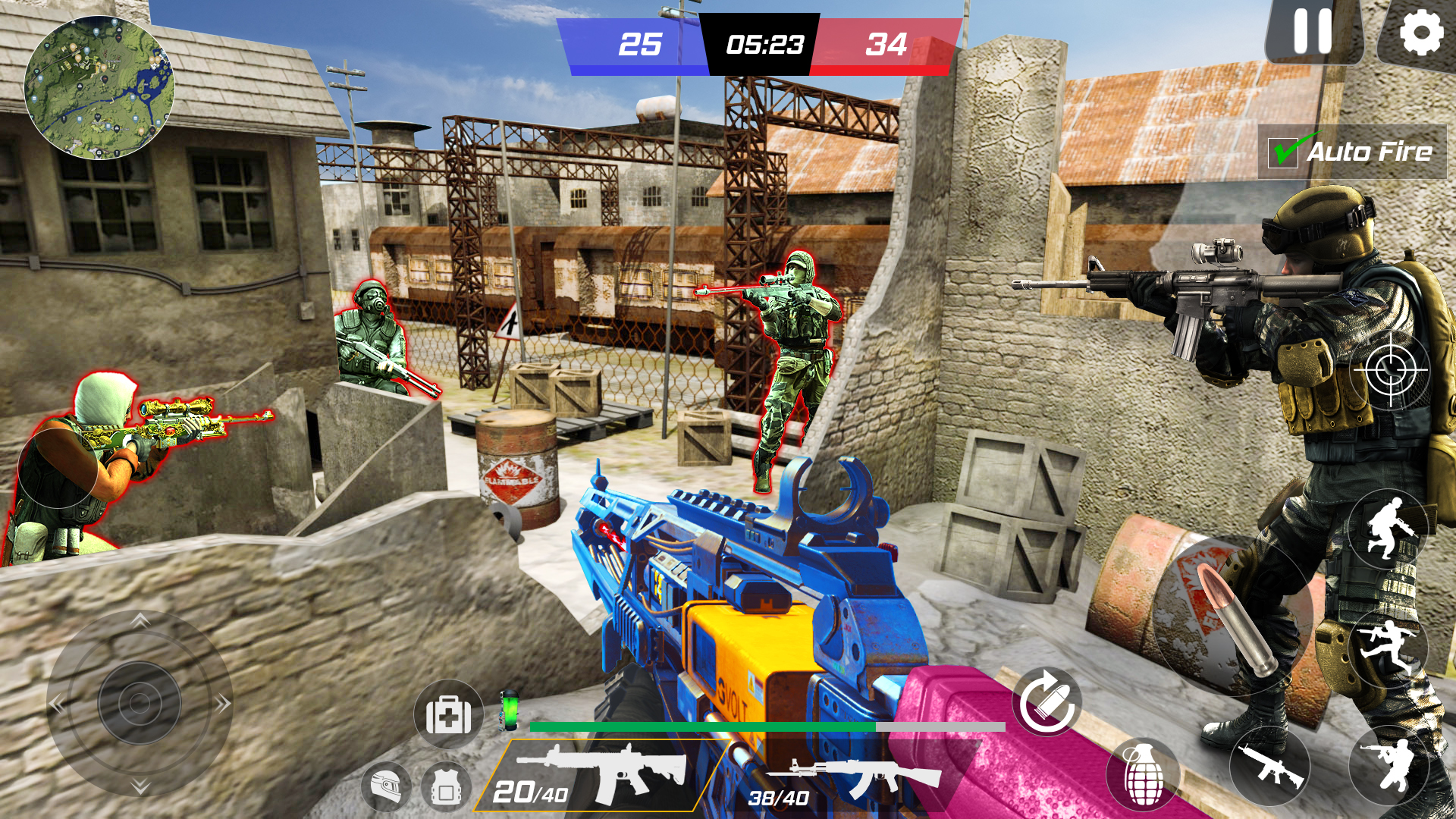Tap the green energy canister pickup
This screenshot has height=819, width=1456.
510,711
